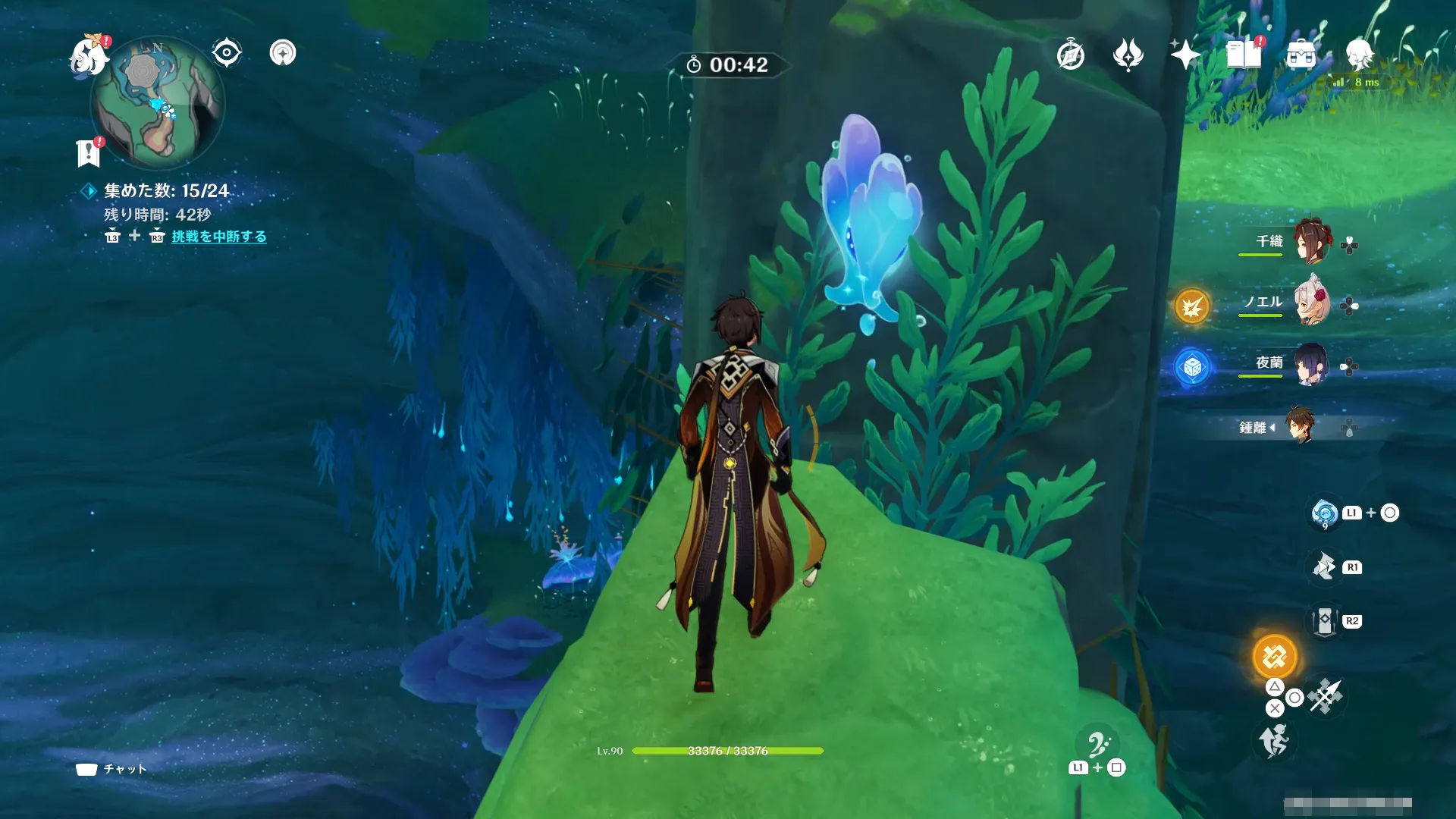The image size is (1456, 819).
Task: Switch to party member 千織
Action: [1311, 241]
